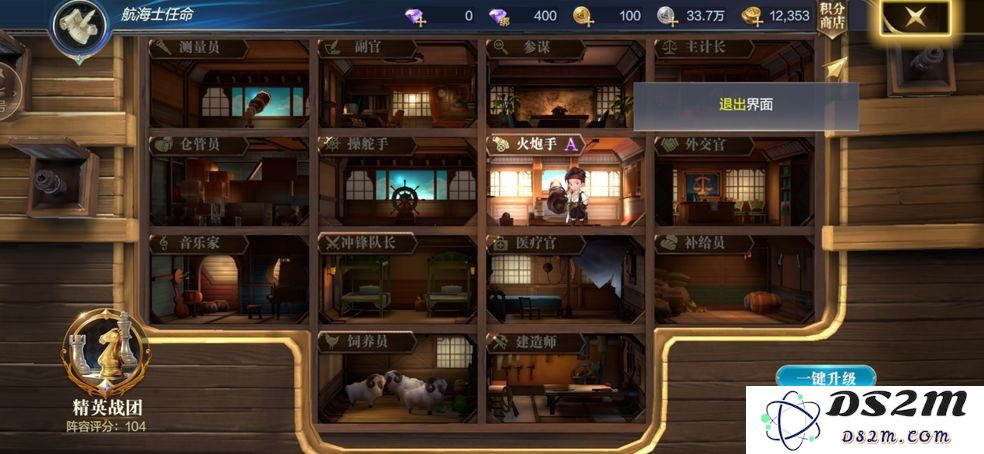Add more purple diamonds showing 0
This screenshot has height=454, width=984.
(x=415, y=16)
